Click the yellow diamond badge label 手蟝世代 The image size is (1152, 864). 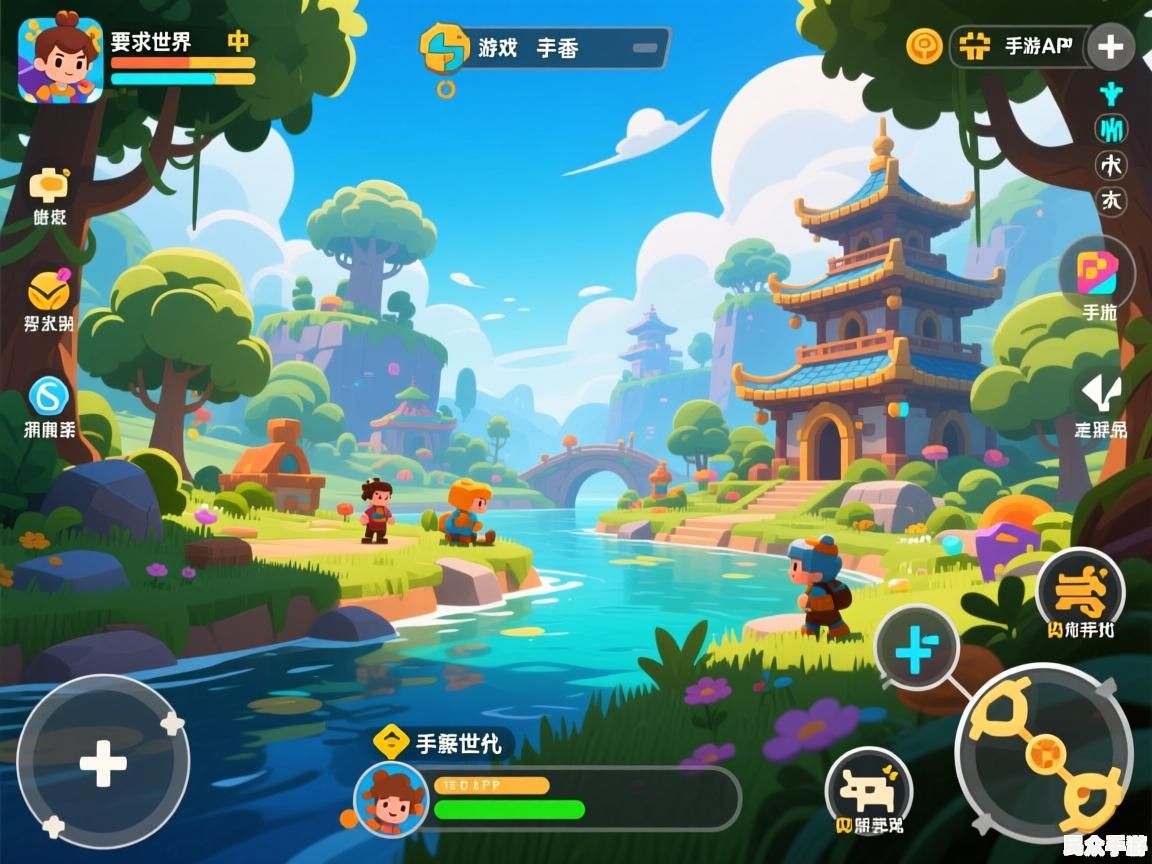(x=443, y=743)
